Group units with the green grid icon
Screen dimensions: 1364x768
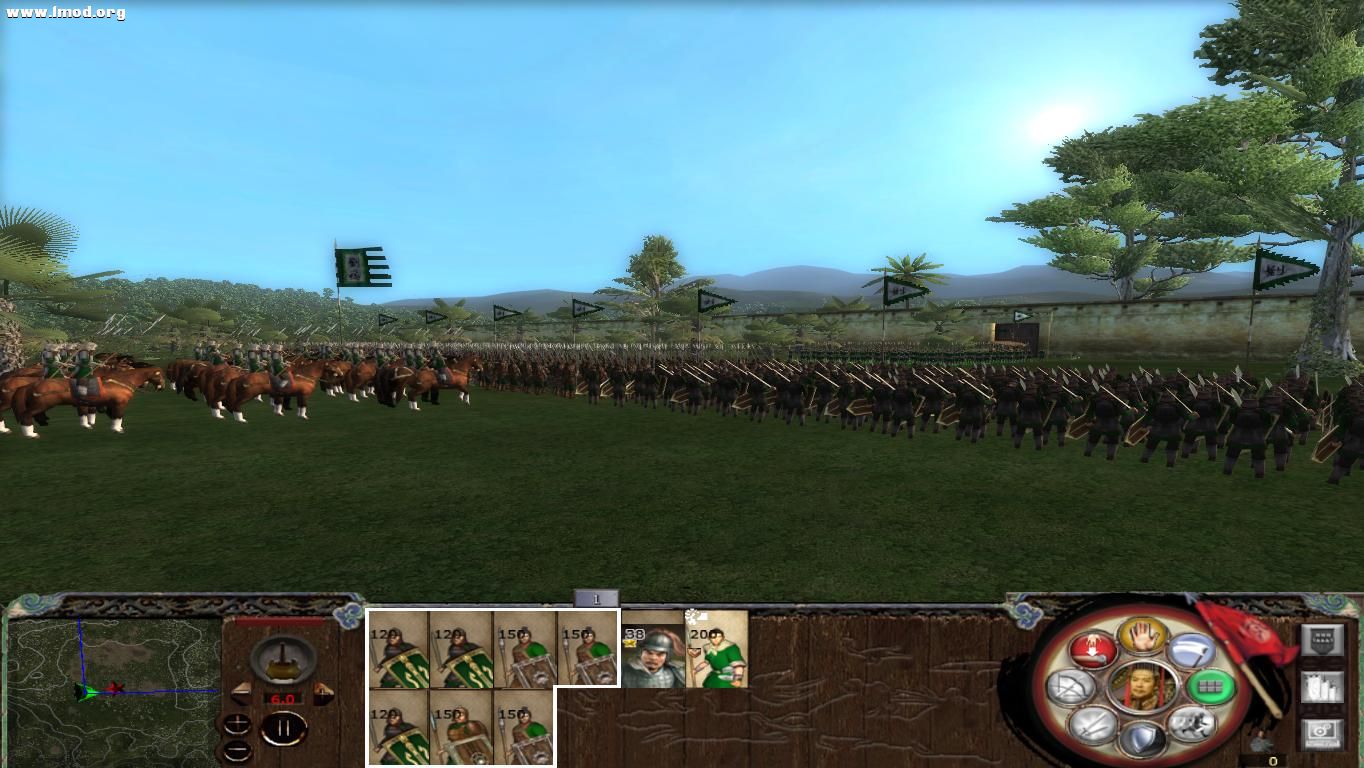[1211, 687]
